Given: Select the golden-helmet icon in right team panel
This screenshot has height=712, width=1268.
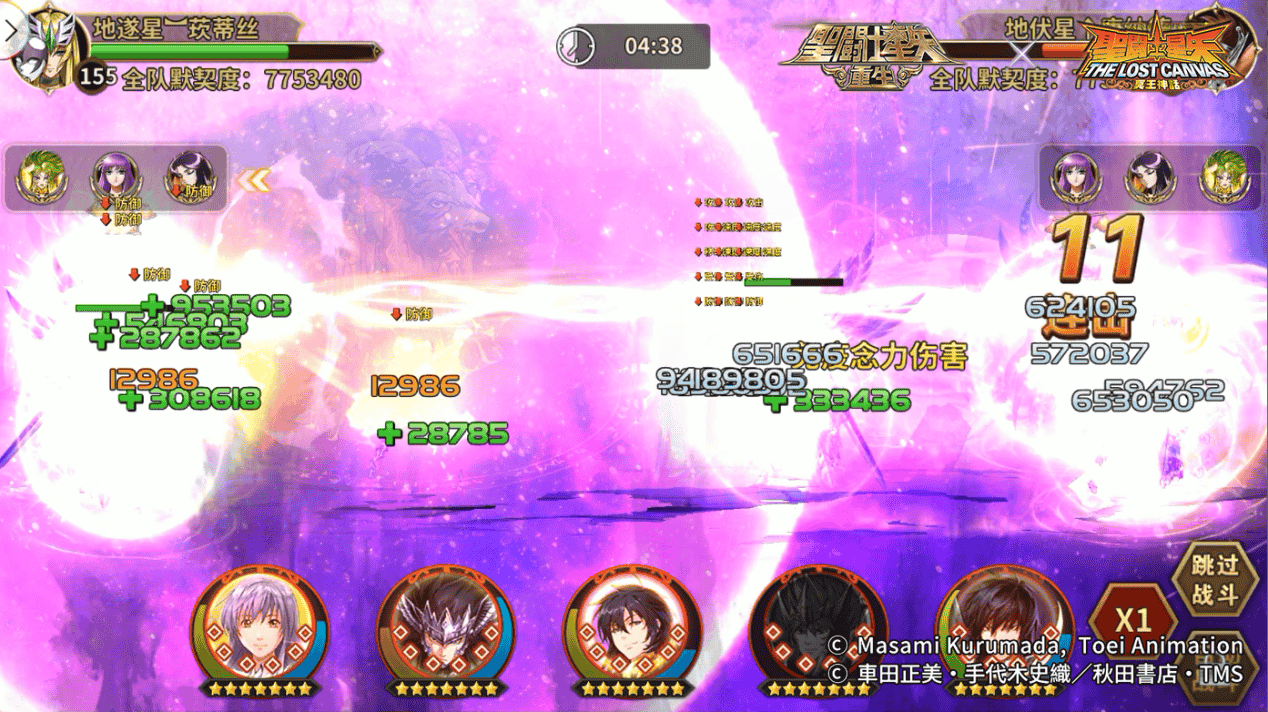Looking at the screenshot, I should tap(1224, 177).
